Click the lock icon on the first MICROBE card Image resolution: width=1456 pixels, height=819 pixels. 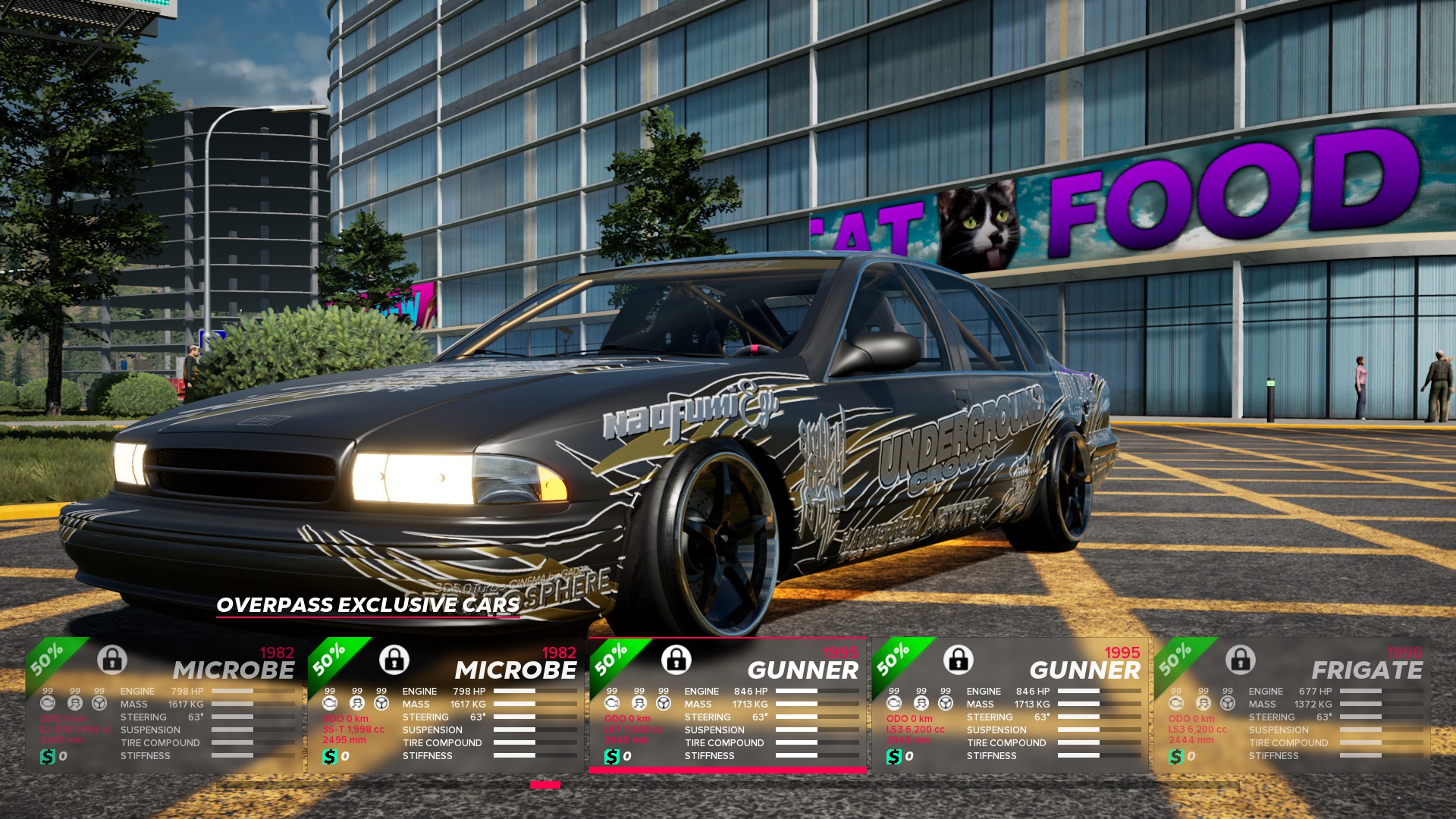(112, 661)
